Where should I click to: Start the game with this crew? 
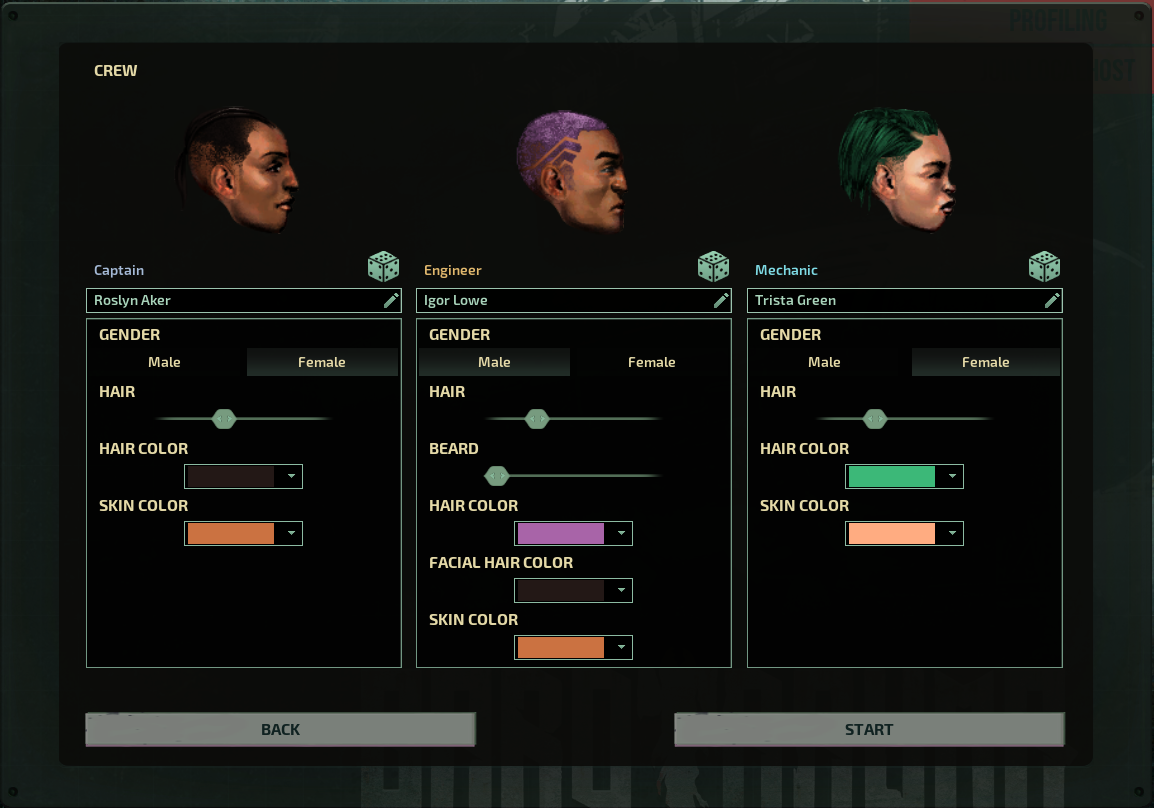tap(868, 729)
